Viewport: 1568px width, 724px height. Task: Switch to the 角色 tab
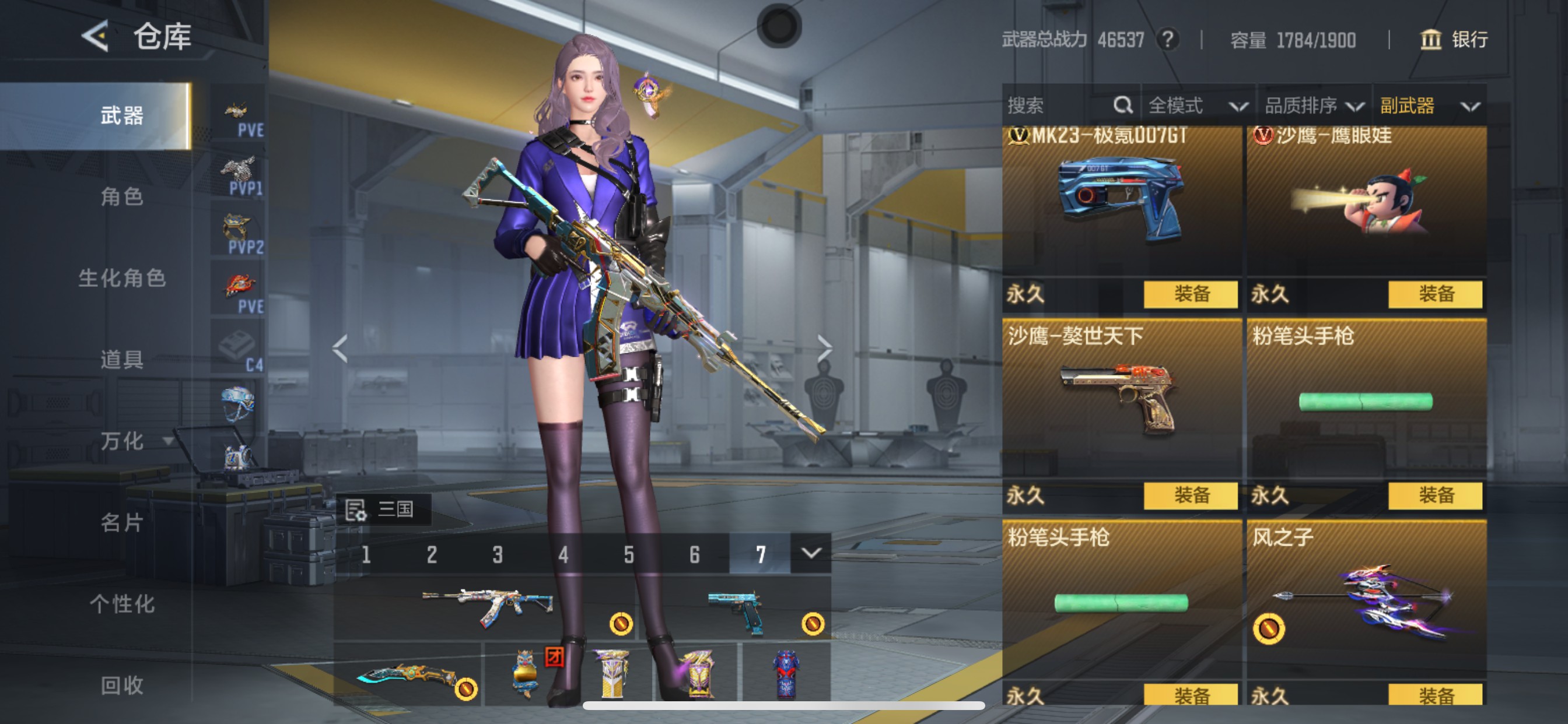click(x=122, y=198)
